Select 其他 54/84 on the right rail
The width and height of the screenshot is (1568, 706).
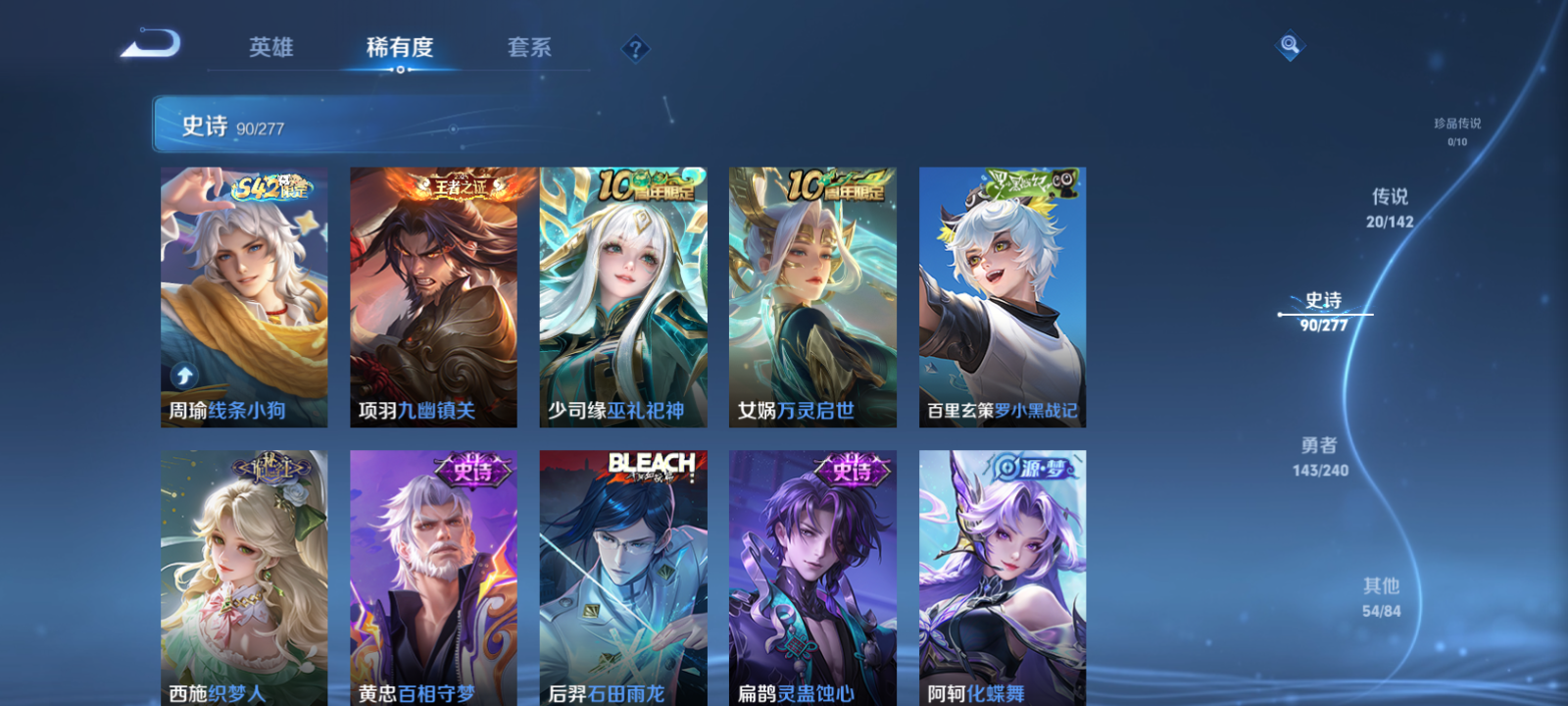point(1381,596)
